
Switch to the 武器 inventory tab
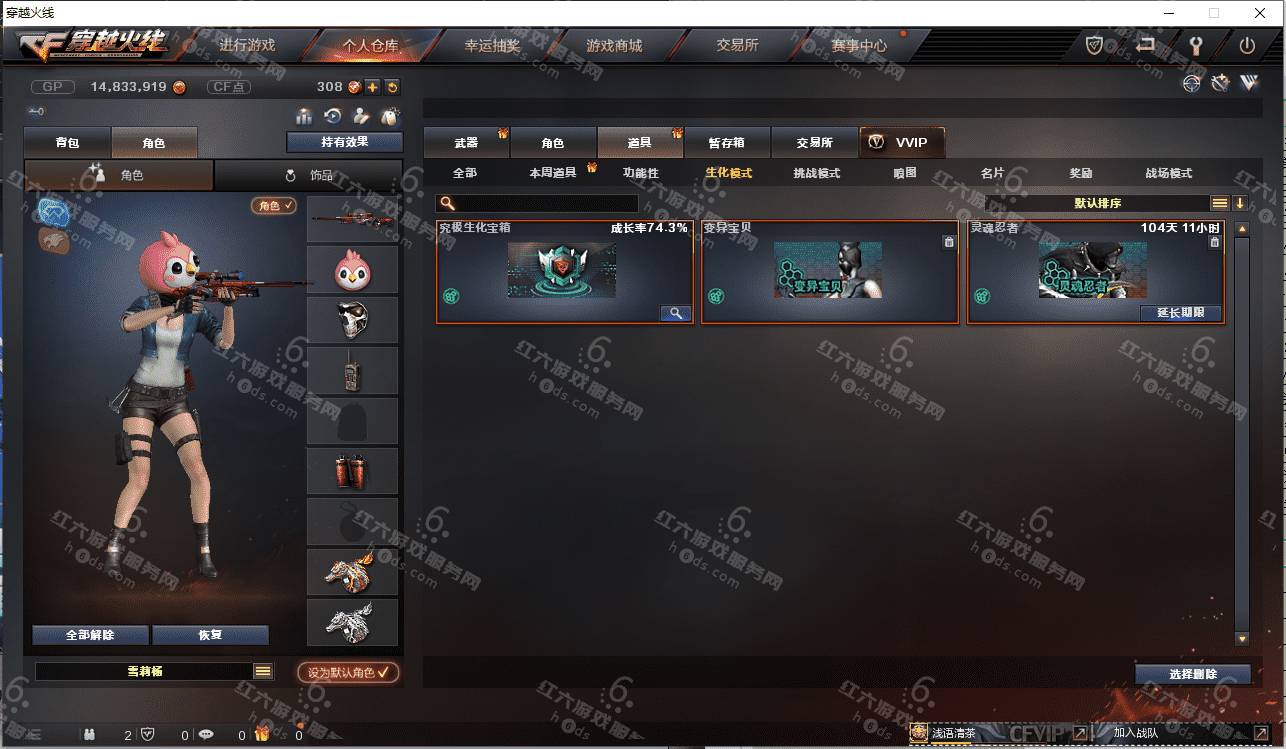click(467, 142)
